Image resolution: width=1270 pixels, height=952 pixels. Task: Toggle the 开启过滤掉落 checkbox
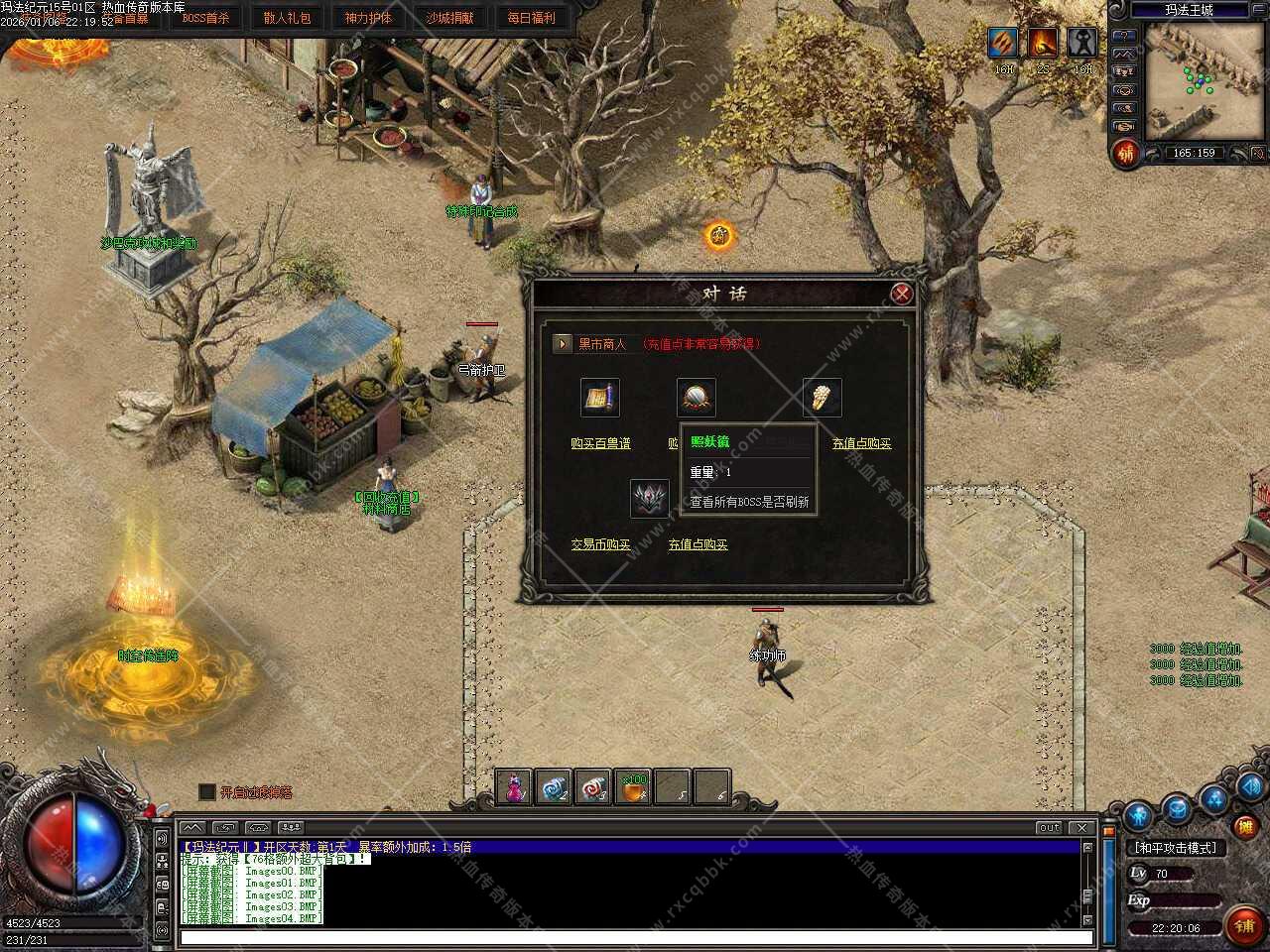tap(207, 791)
